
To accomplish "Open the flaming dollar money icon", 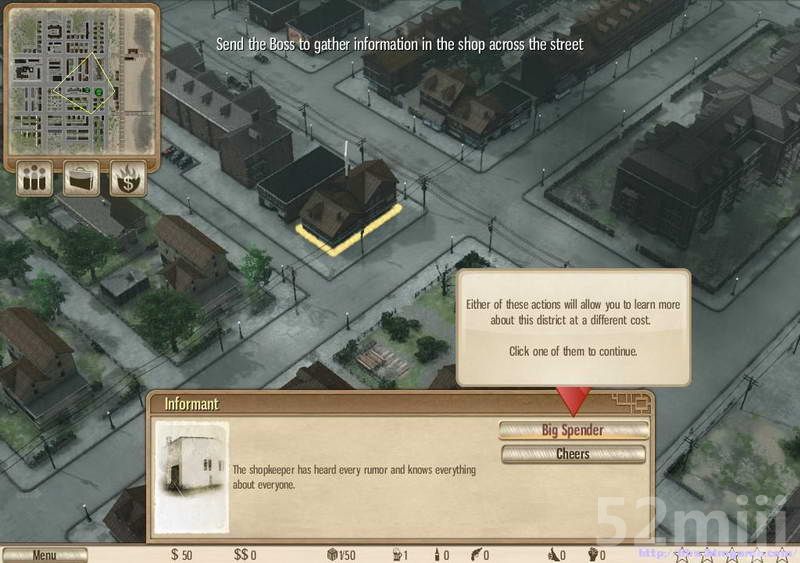I will pyautogui.click(x=129, y=181).
